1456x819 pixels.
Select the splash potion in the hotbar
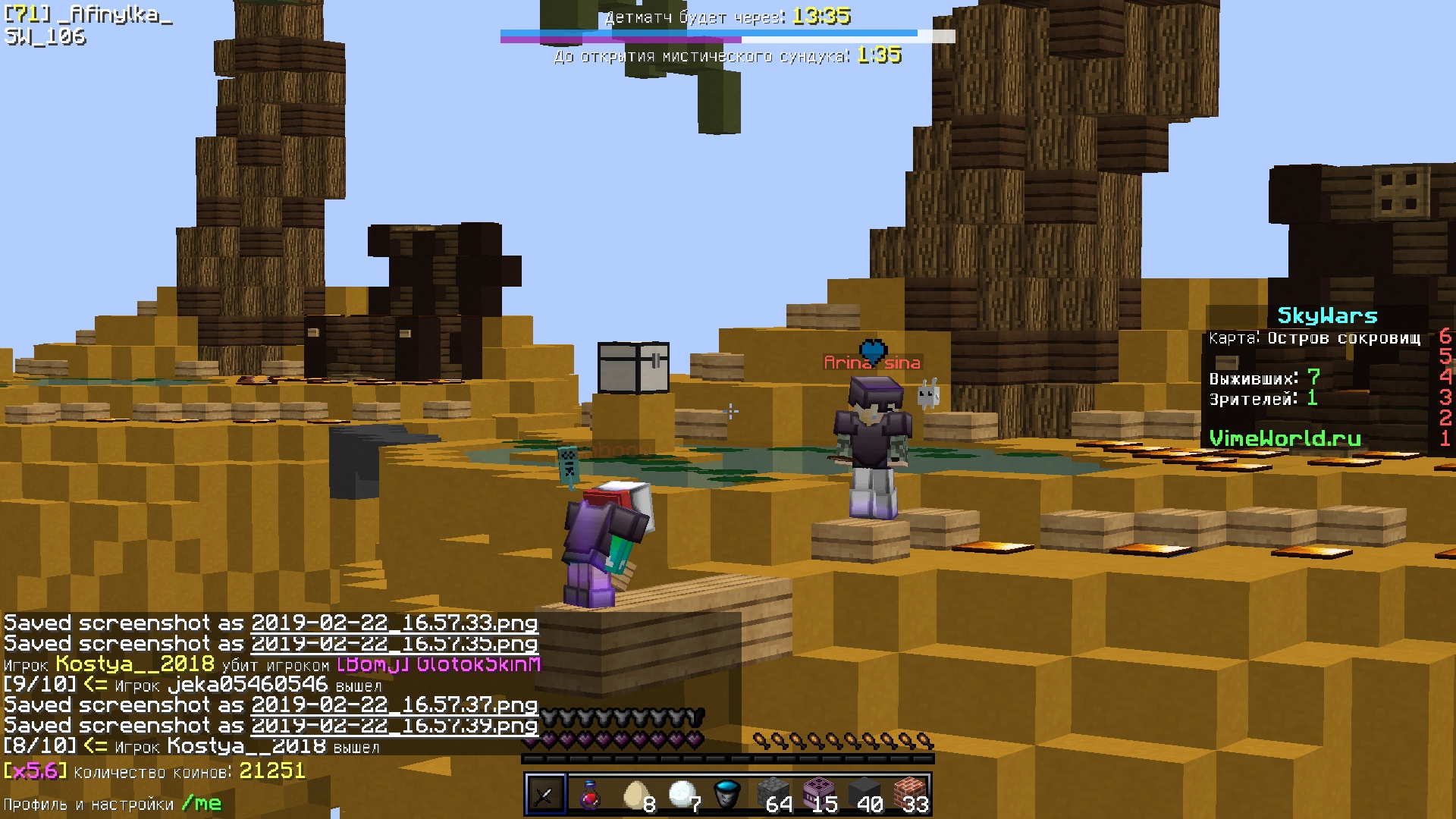coord(590,792)
